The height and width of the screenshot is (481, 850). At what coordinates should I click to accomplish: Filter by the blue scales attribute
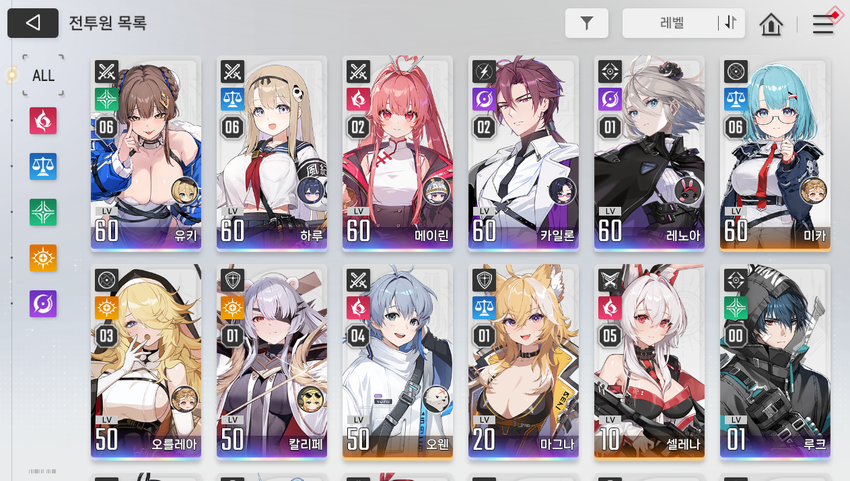[x=43, y=166]
